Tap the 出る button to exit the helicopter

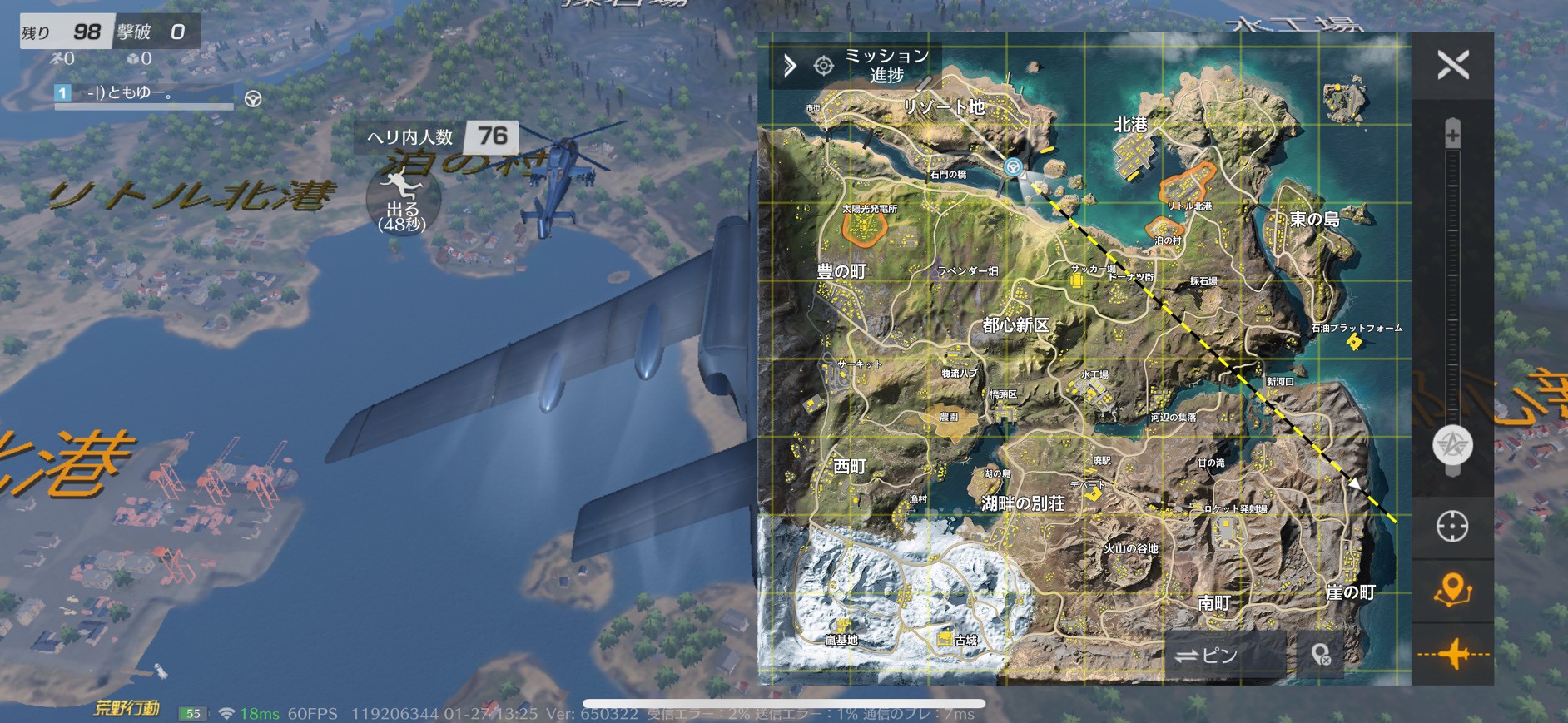click(401, 202)
